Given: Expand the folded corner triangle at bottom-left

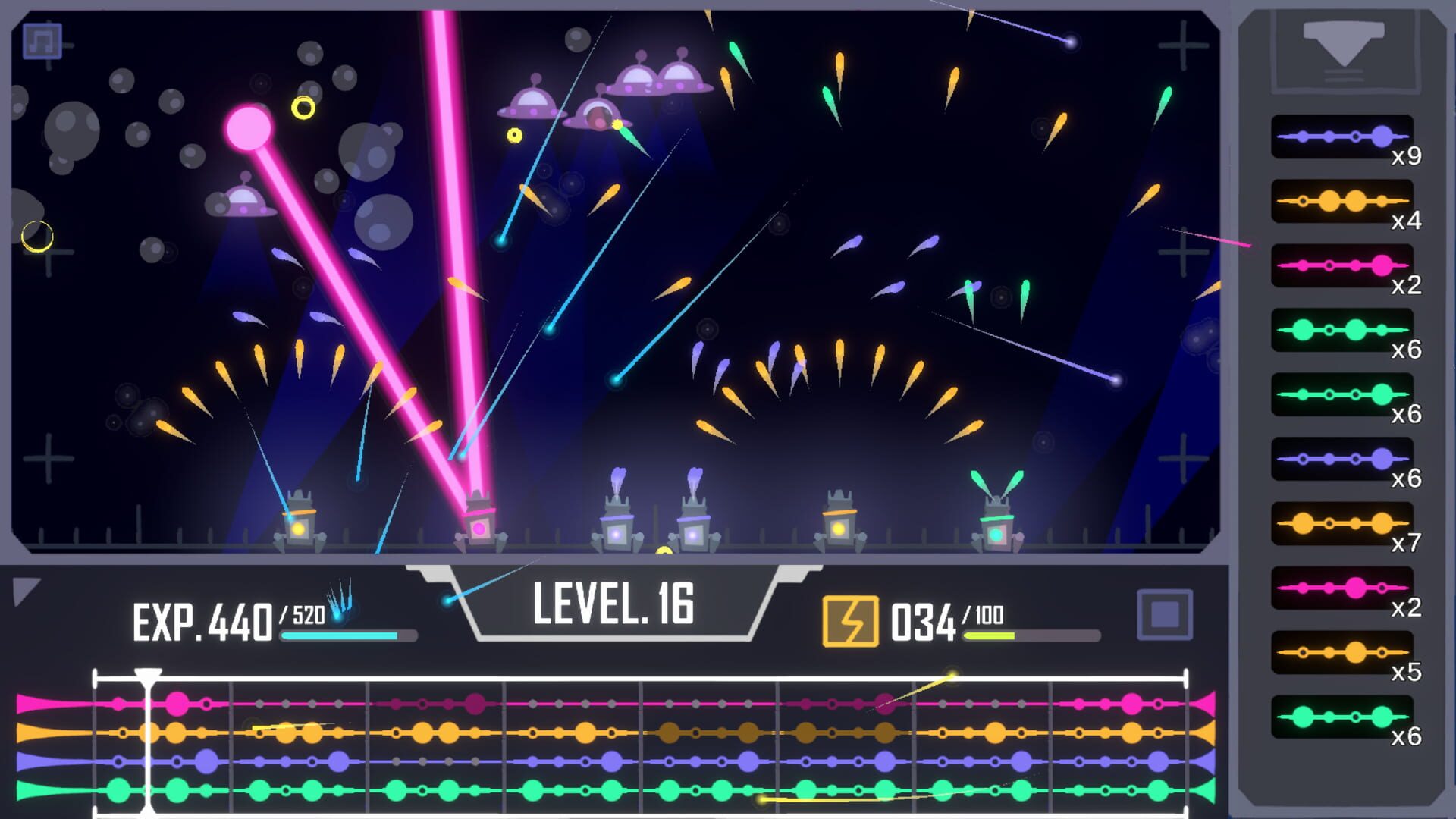Looking at the screenshot, I should click(x=27, y=591).
